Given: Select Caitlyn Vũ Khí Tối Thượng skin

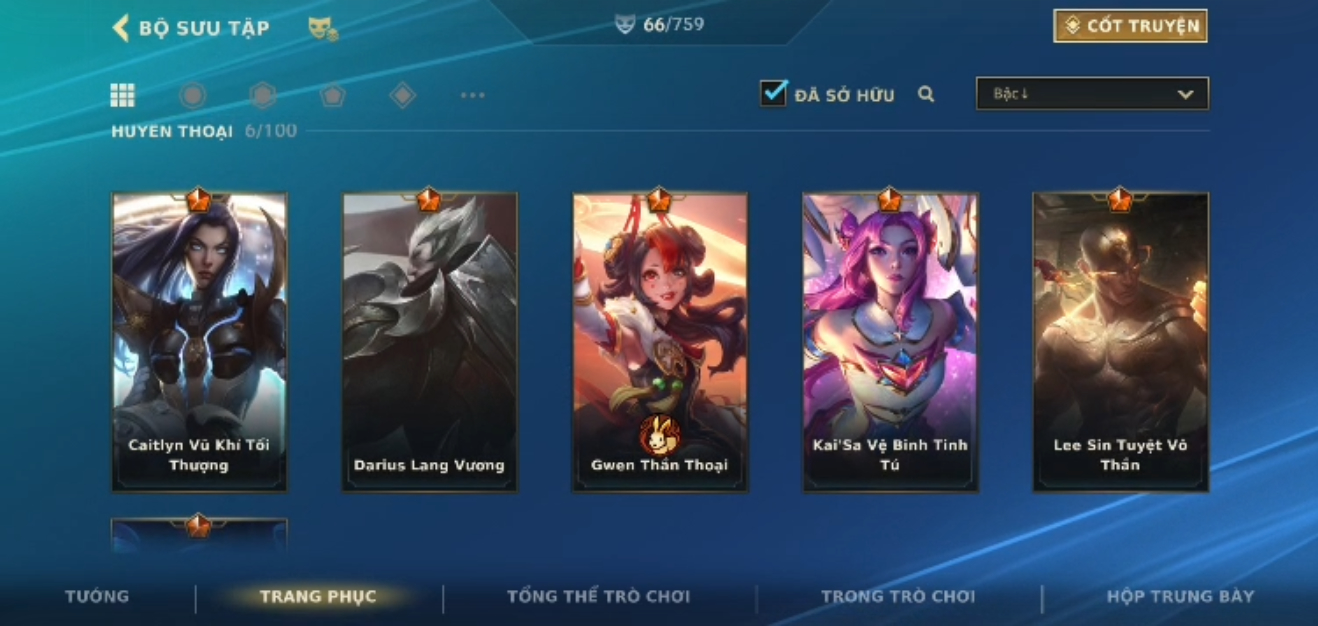Looking at the screenshot, I should coord(199,341).
